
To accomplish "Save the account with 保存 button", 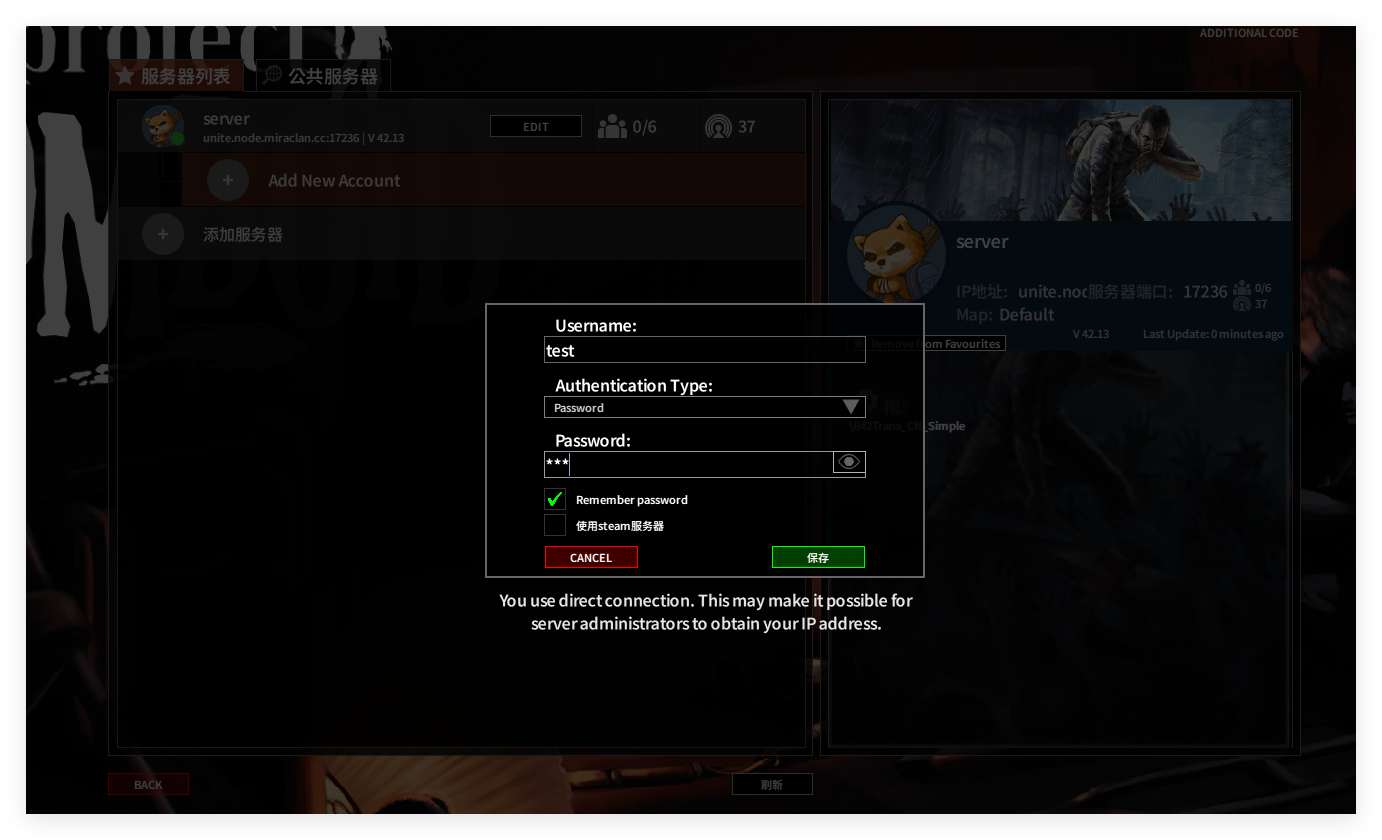I will pos(818,557).
